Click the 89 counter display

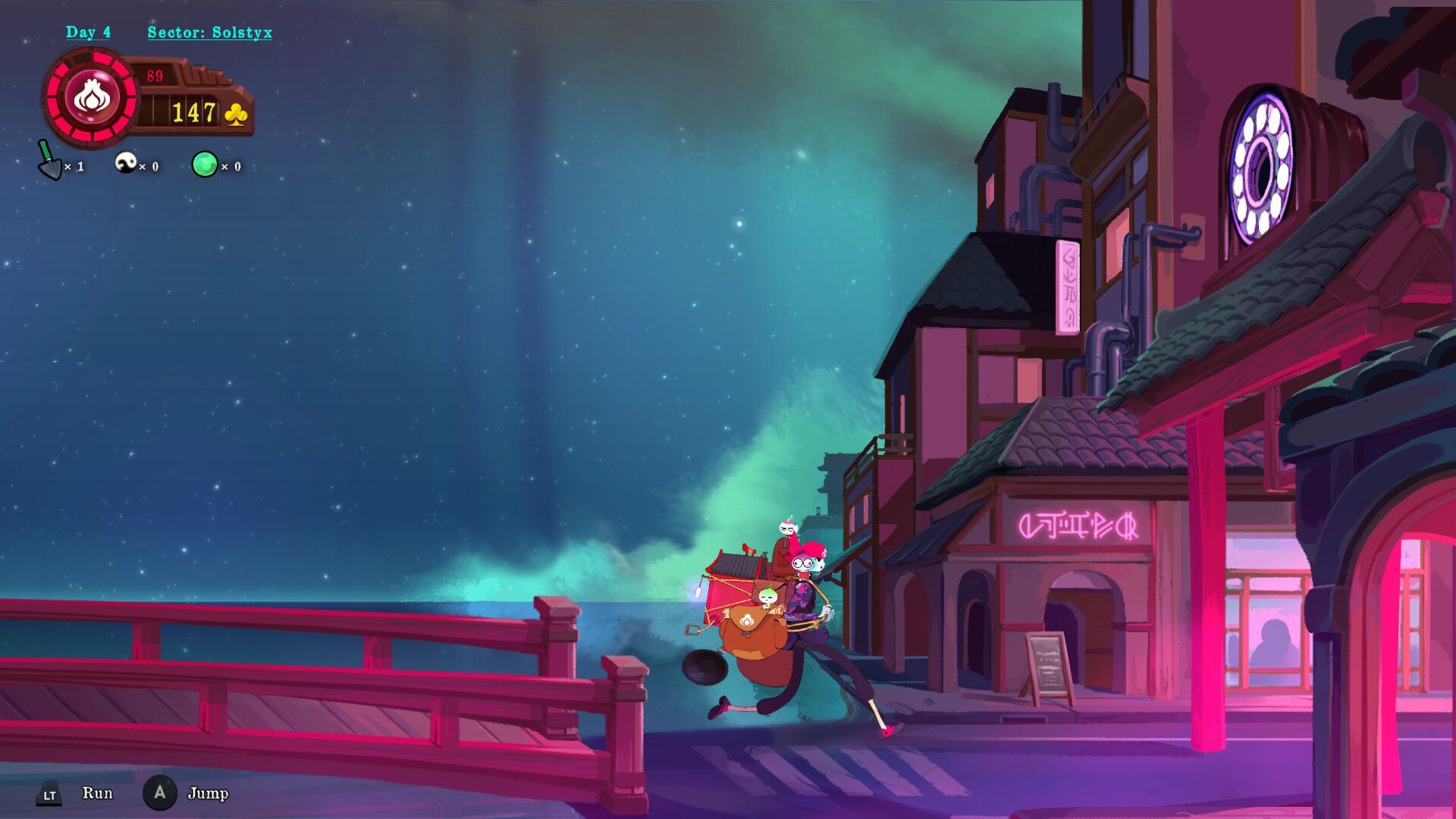point(155,75)
